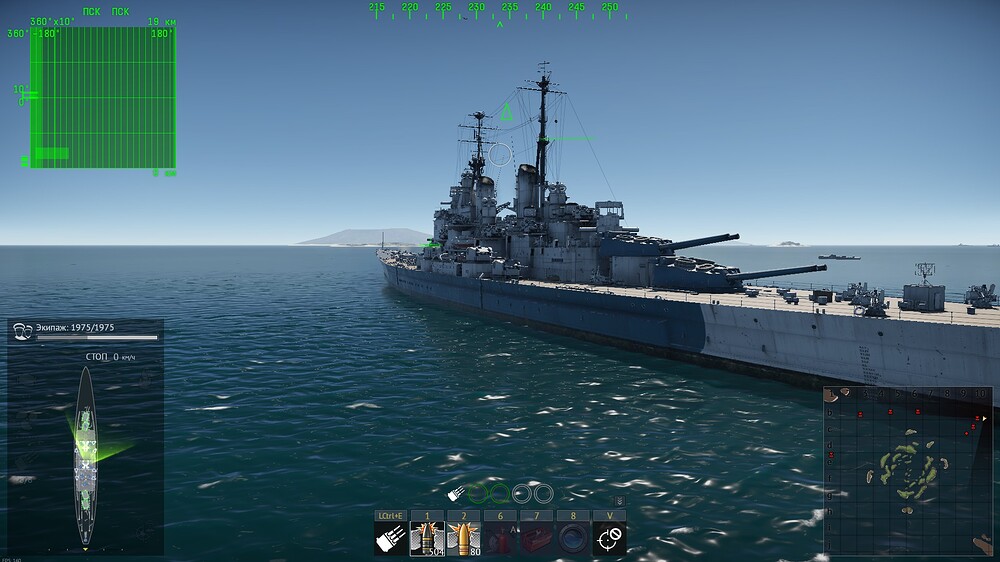Click the ship damage status silhouette
The width and height of the screenshot is (1000, 562).
click(x=86, y=456)
